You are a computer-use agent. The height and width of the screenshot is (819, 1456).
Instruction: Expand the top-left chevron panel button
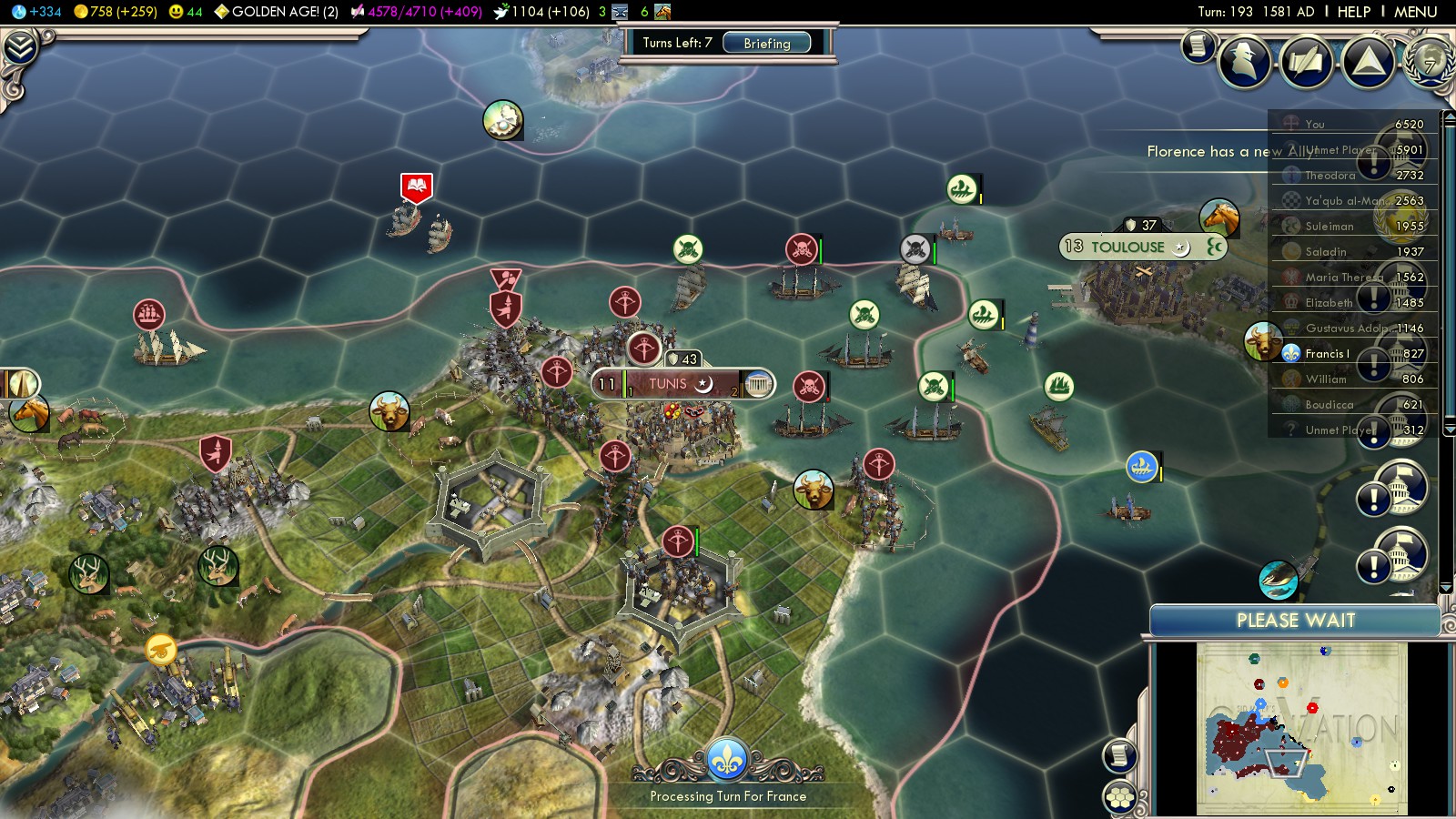pyautogui.click(x=19, y=47)
